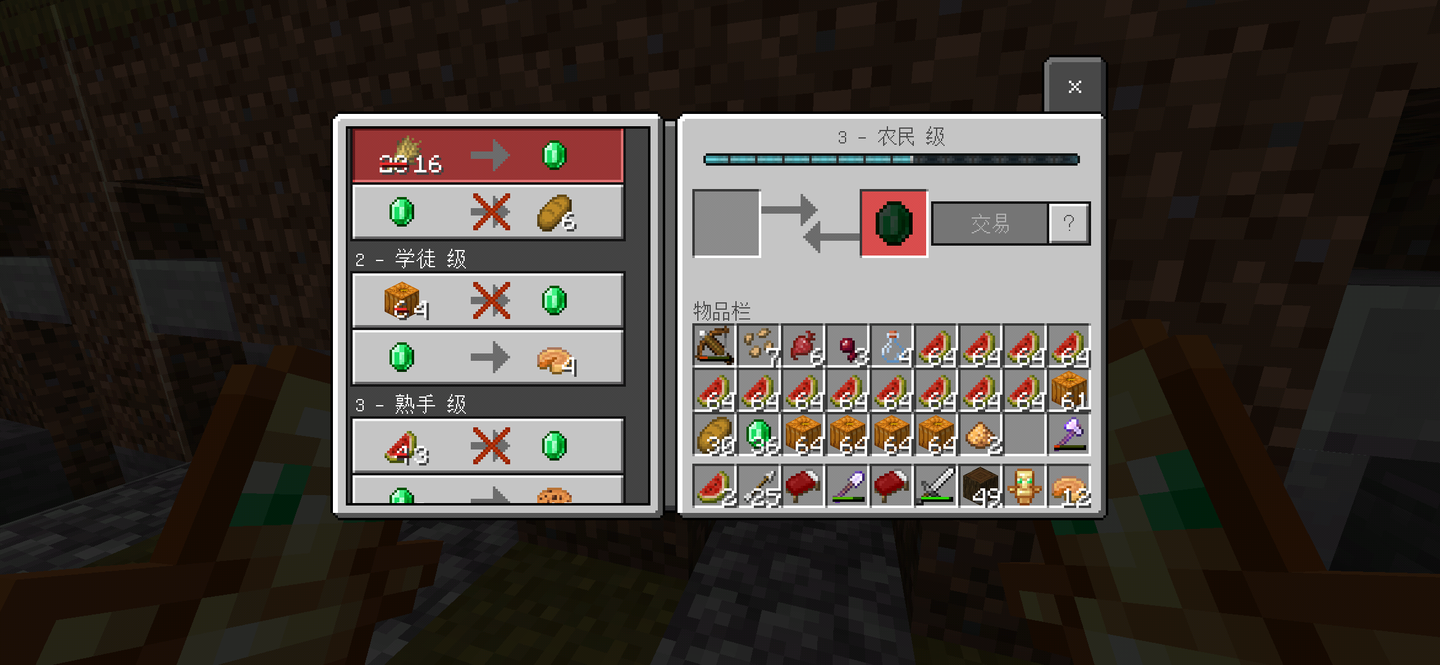This screenshot has height=665, width=1440.
Task: Pick the wheat seeds stack of 7
Action: tap(759, 346)
